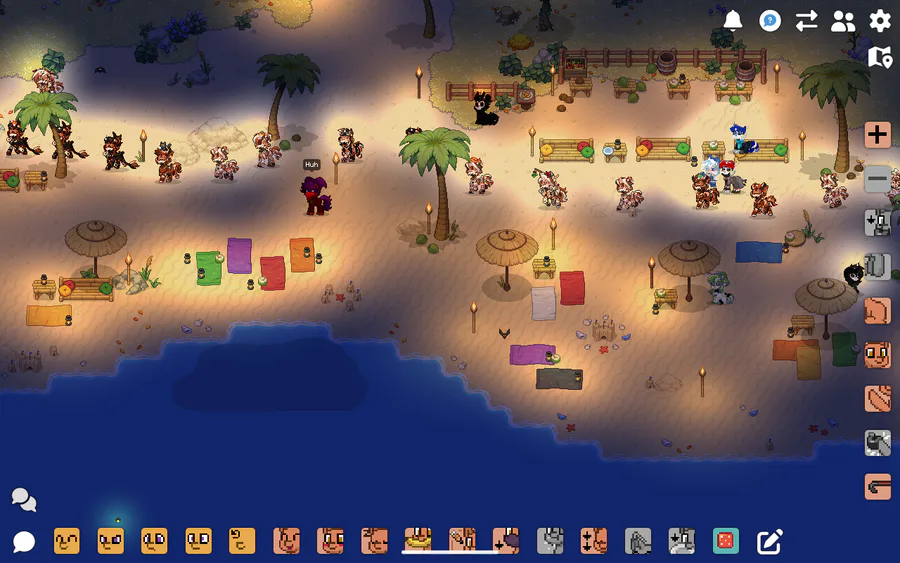Open the map with pin icon
Image resolution: width=900 pixels, height=563 pixels.
[x=880, y=57]
